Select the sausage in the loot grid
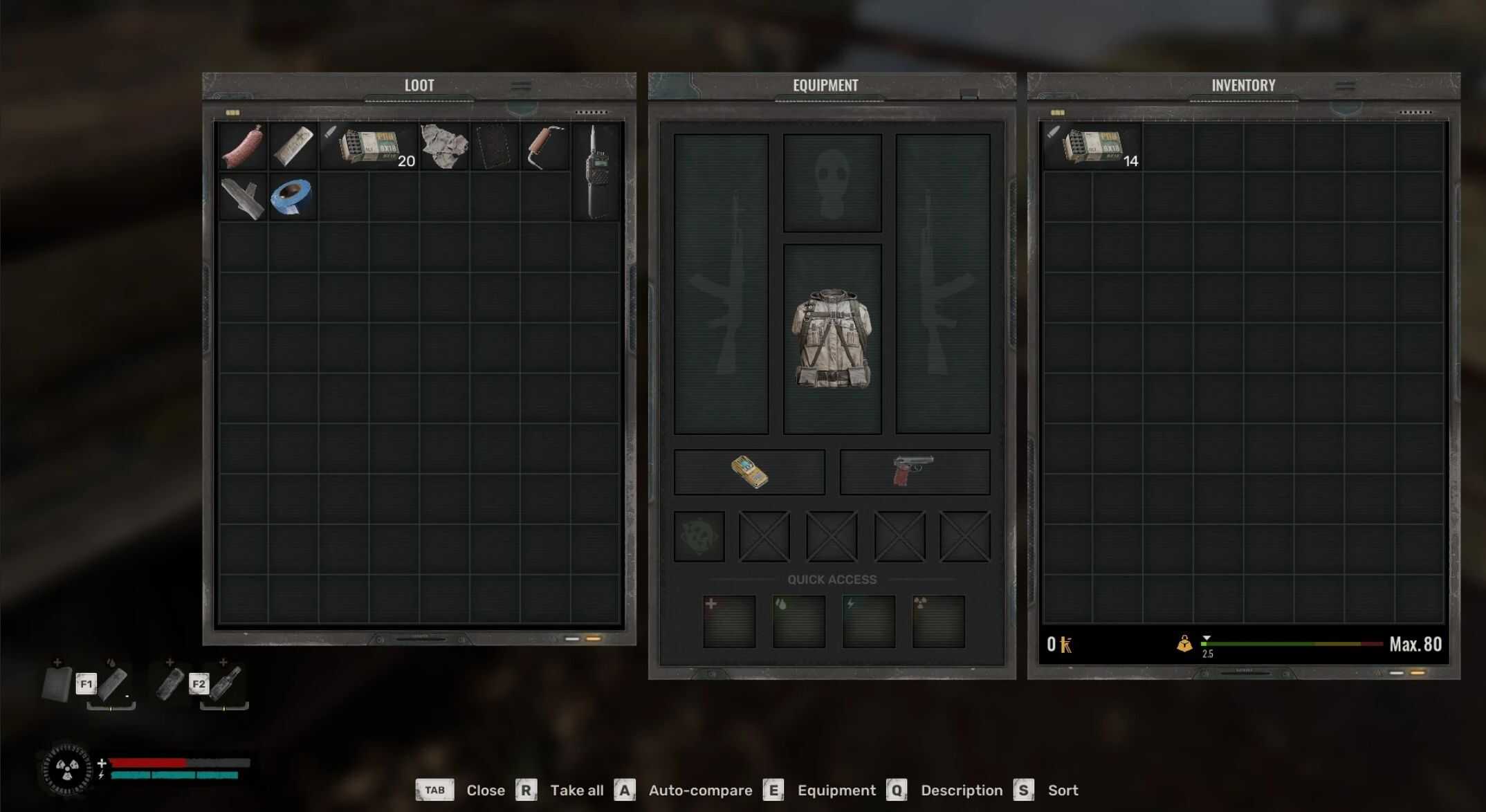 point(242,147)
